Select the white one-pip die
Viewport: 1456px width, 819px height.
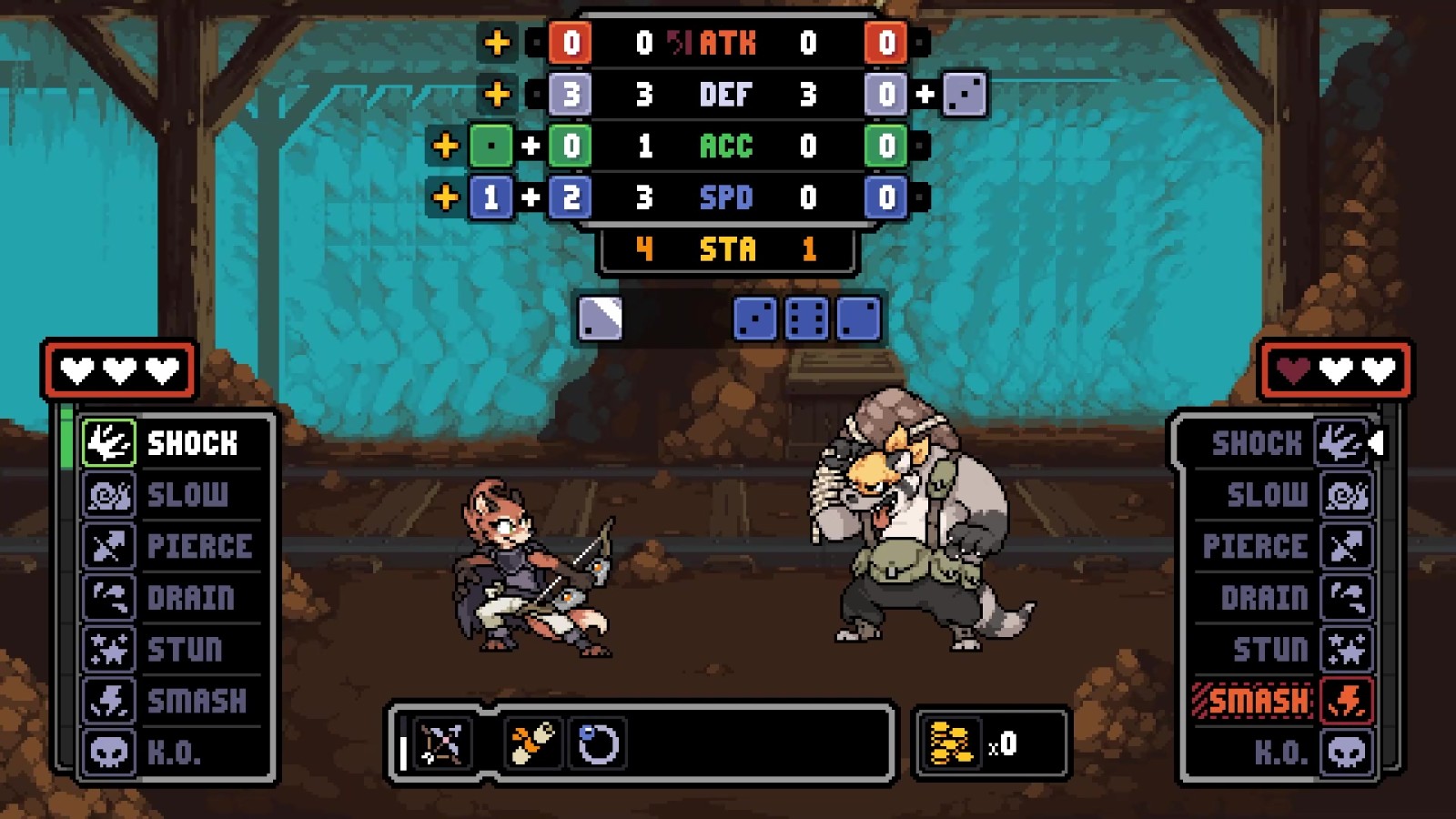coord(601,319)
